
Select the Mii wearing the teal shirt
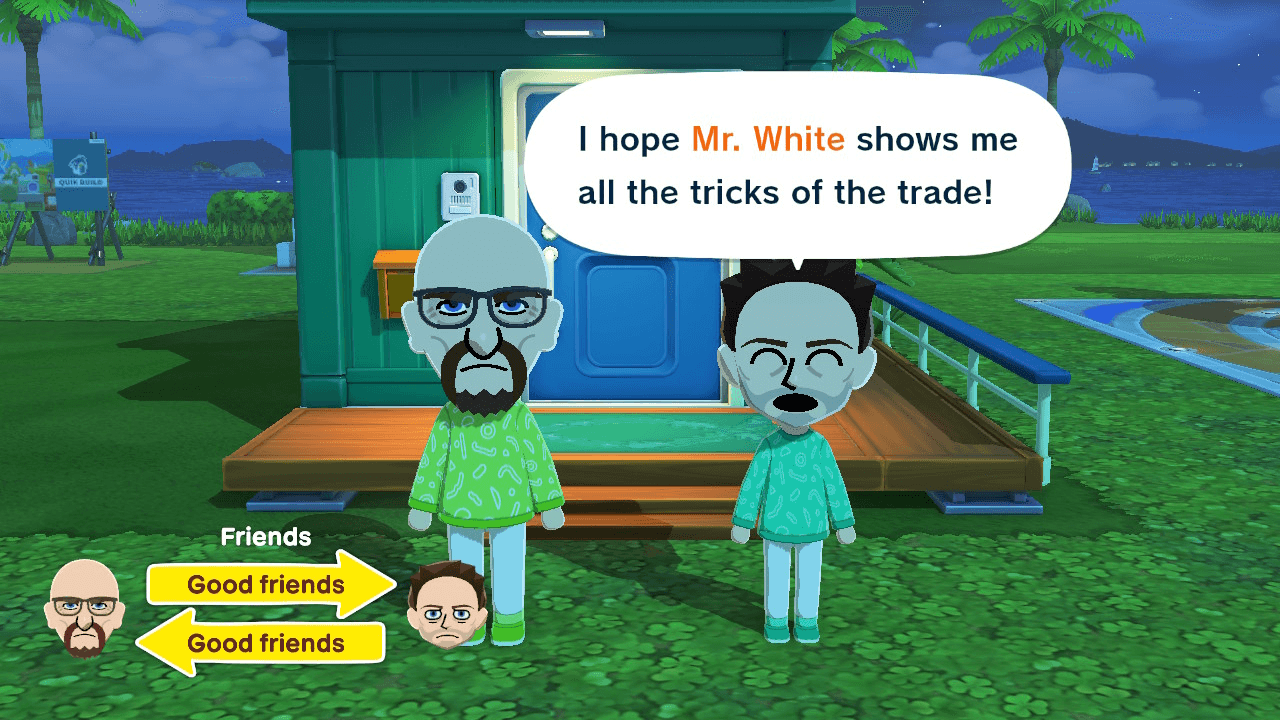point(795,450)
